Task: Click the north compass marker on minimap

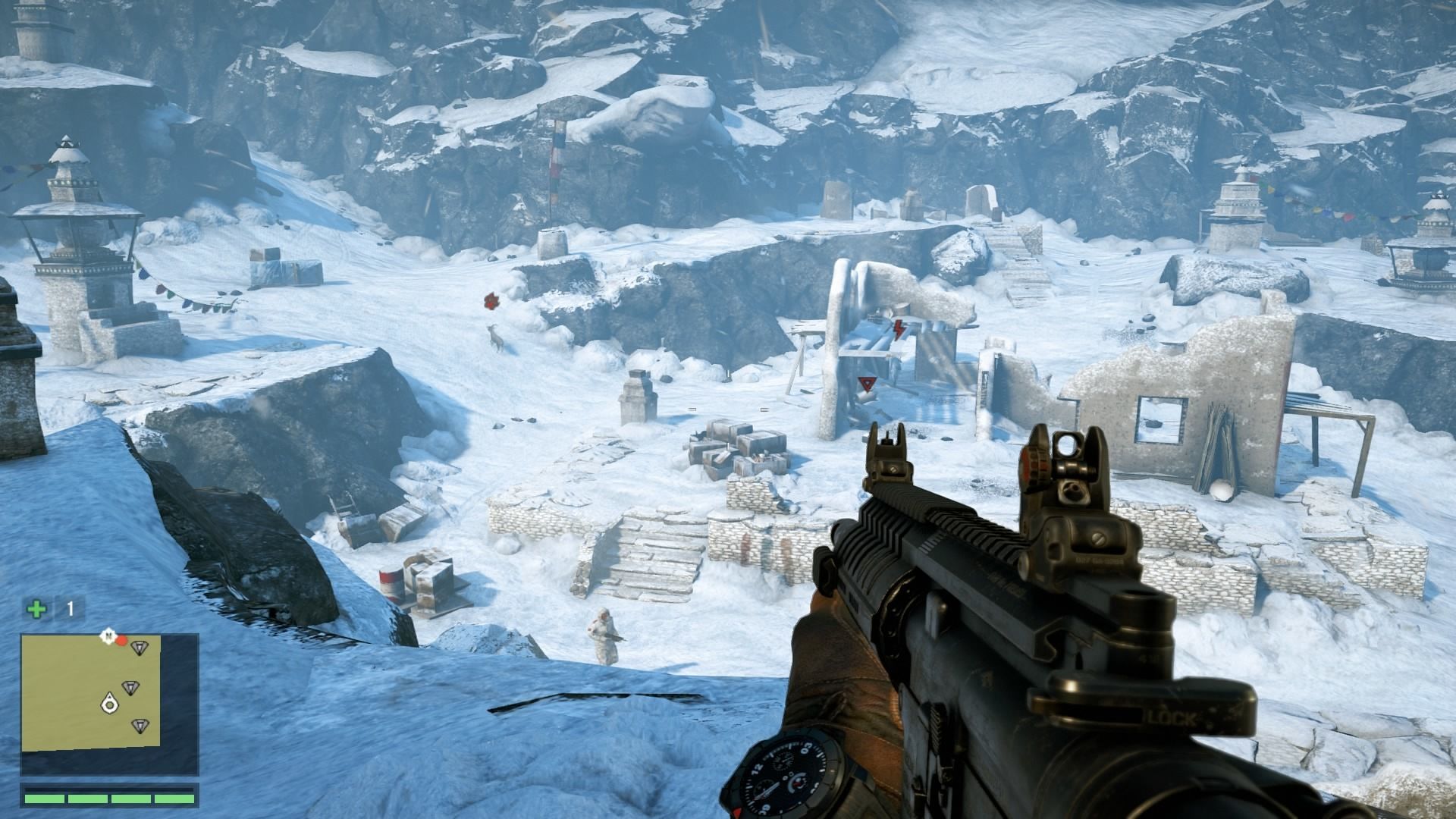Action: [x=109, y=635]
